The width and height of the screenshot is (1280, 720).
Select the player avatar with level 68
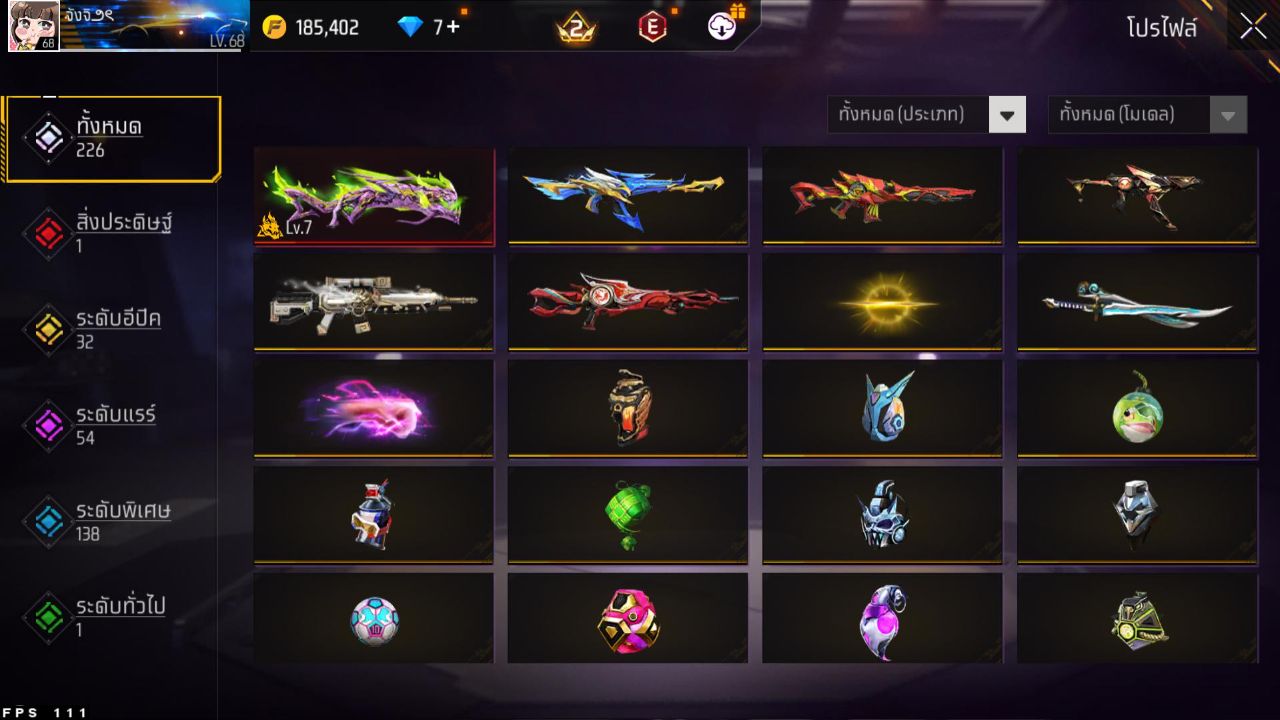click(x=34, y=27)
